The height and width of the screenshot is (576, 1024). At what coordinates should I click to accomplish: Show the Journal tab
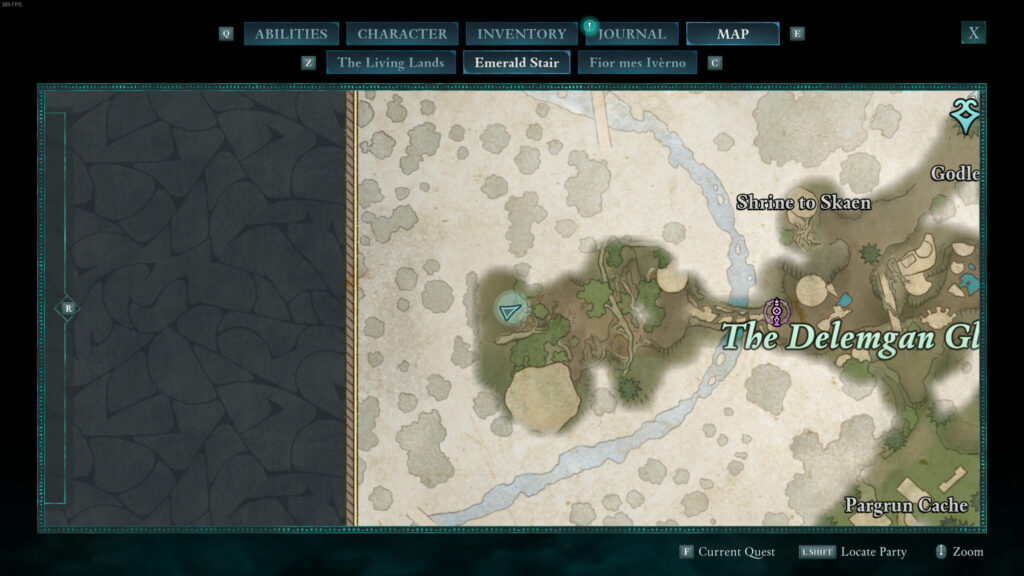[x=633, y=34]
